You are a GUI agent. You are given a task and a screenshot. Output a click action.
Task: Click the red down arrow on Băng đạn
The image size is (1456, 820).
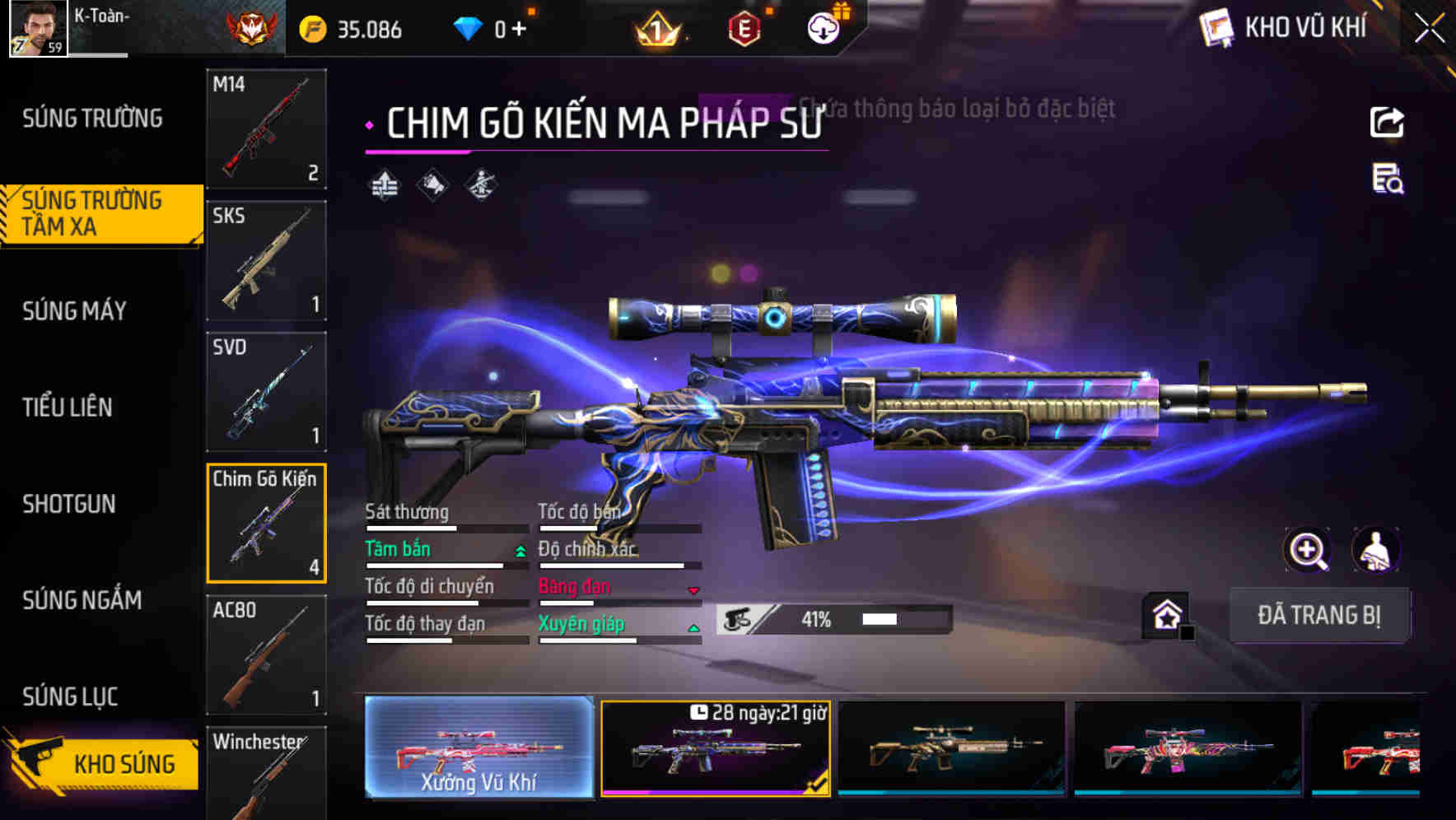pos(694,589)
